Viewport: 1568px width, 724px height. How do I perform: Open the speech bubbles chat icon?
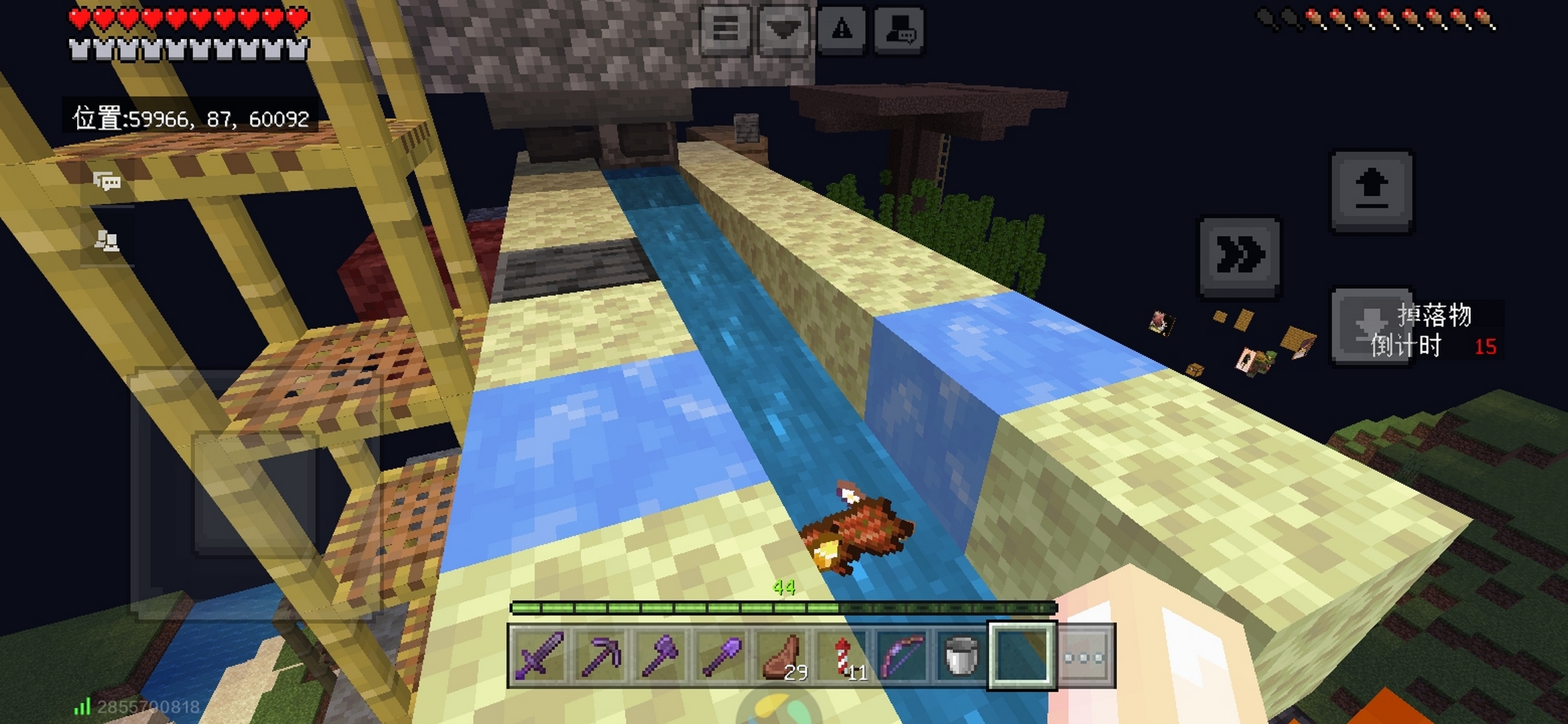pyautogui.click(x=107, y=181)
